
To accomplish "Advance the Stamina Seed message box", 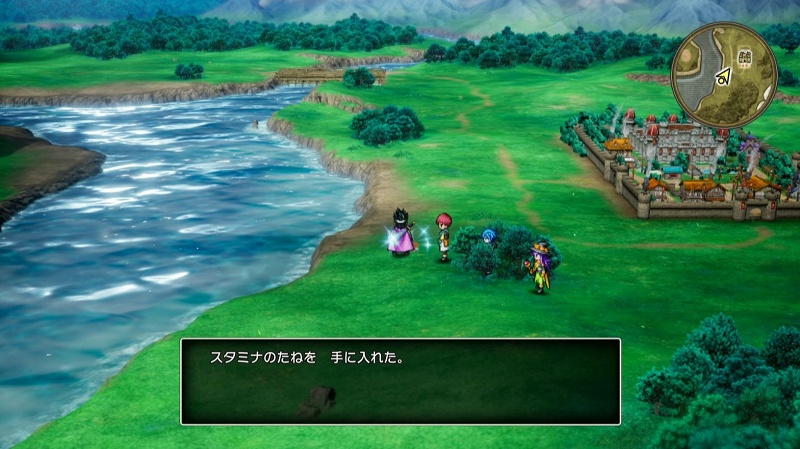I will click(400, 381).
